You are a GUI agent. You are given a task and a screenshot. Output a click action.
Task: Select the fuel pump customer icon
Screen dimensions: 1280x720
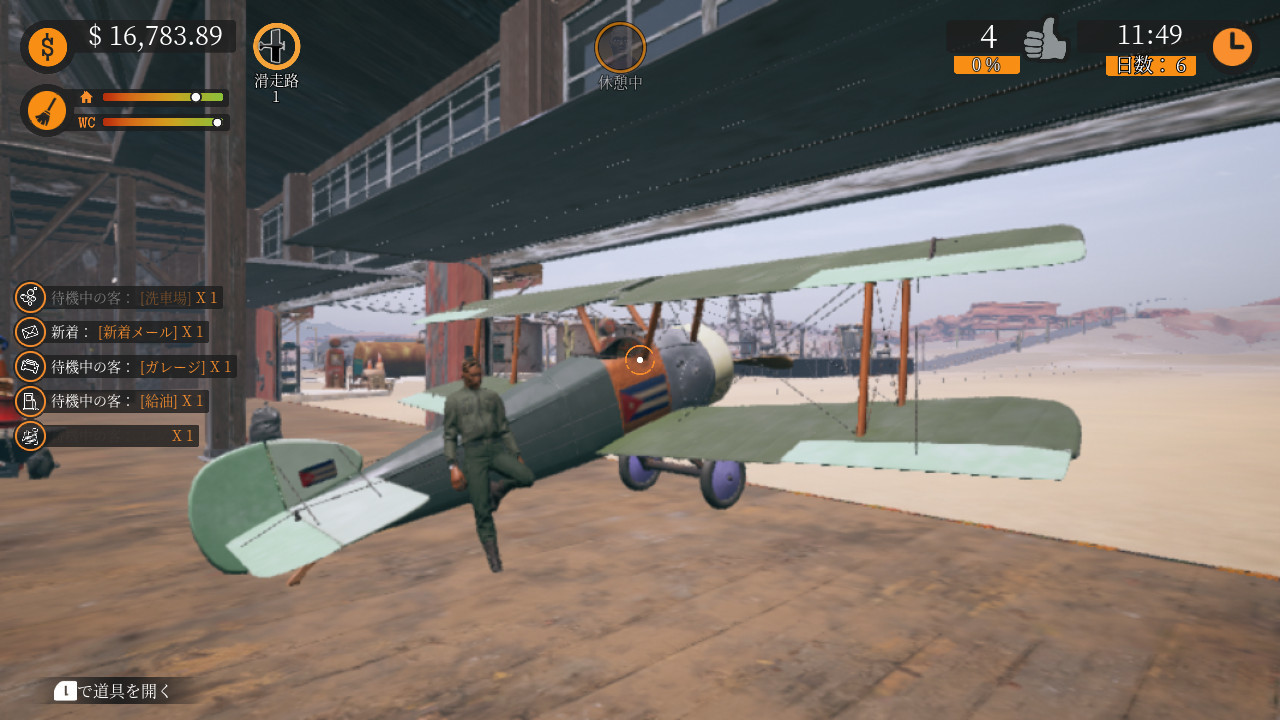(29, 400)
